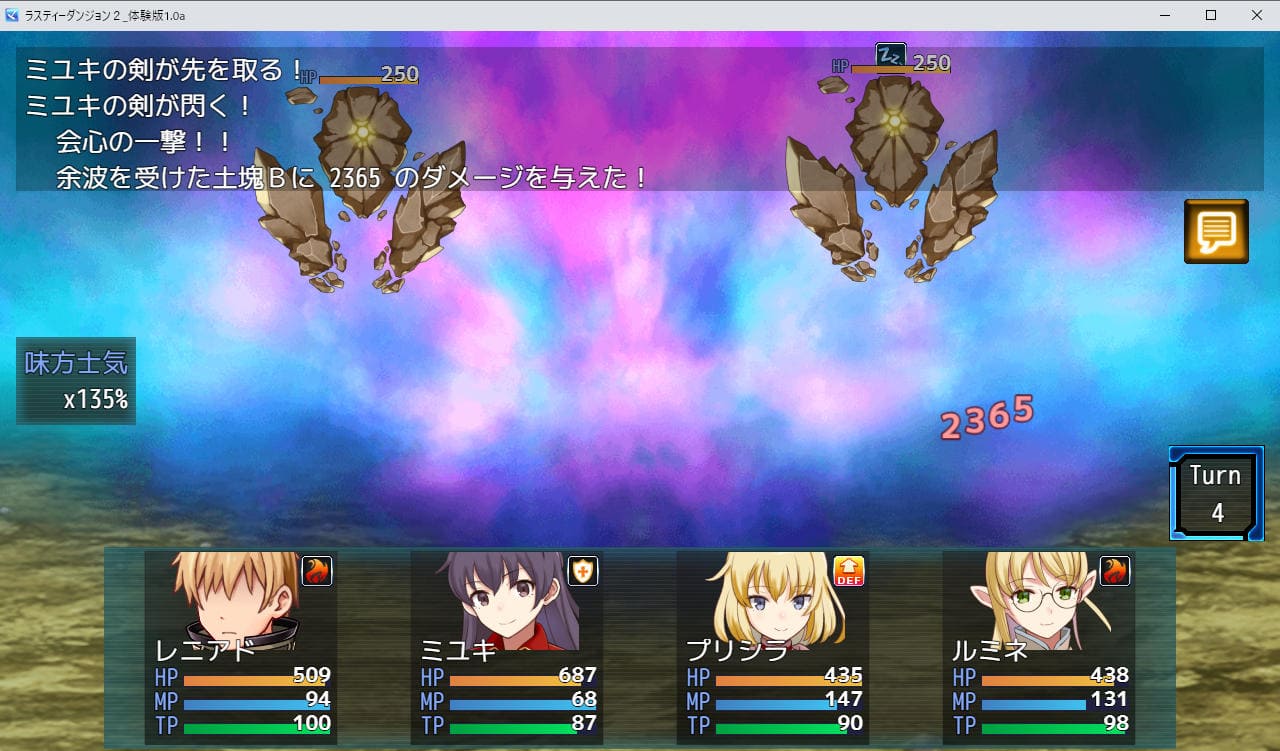
Task: Click Priscilla's DEF up buff icon
Action: click(848, 571)
